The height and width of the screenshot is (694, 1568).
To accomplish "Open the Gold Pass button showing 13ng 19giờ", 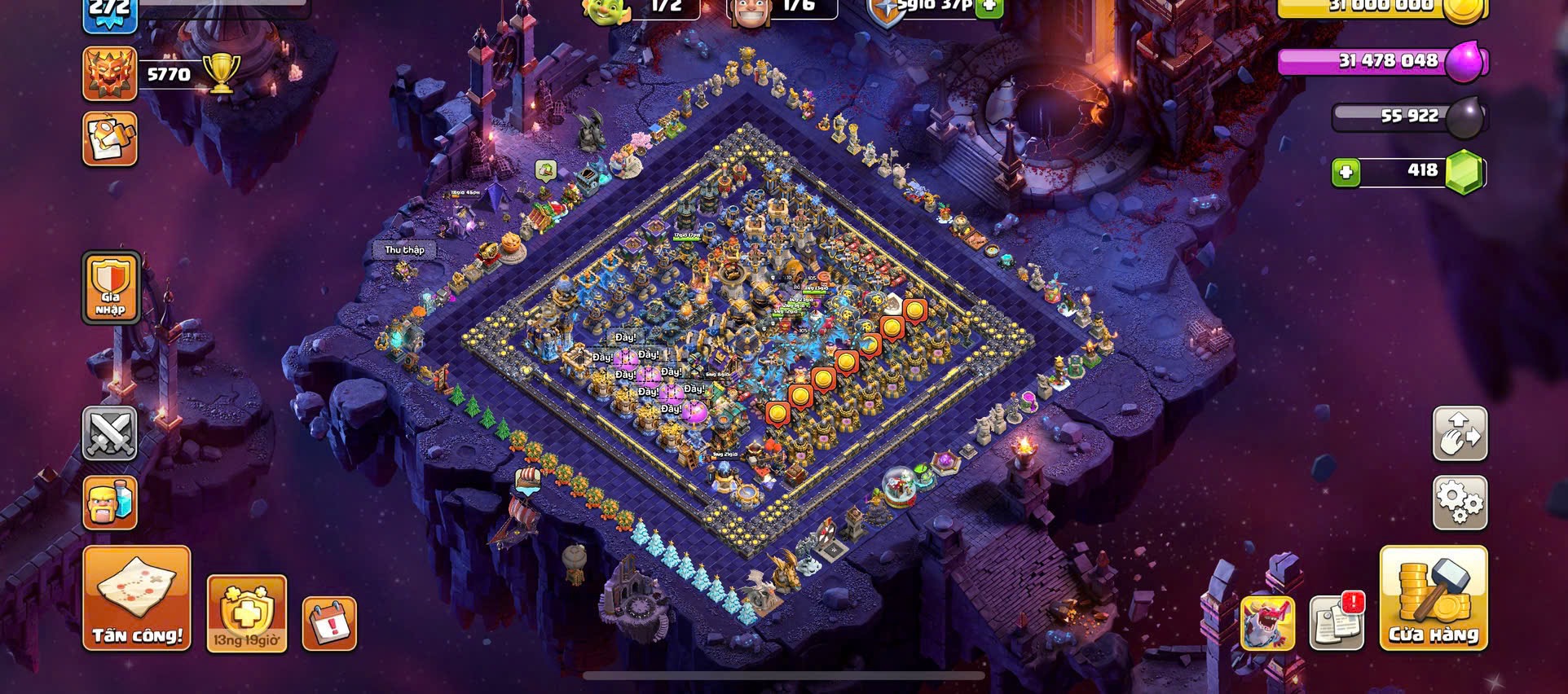I will 246,613.
